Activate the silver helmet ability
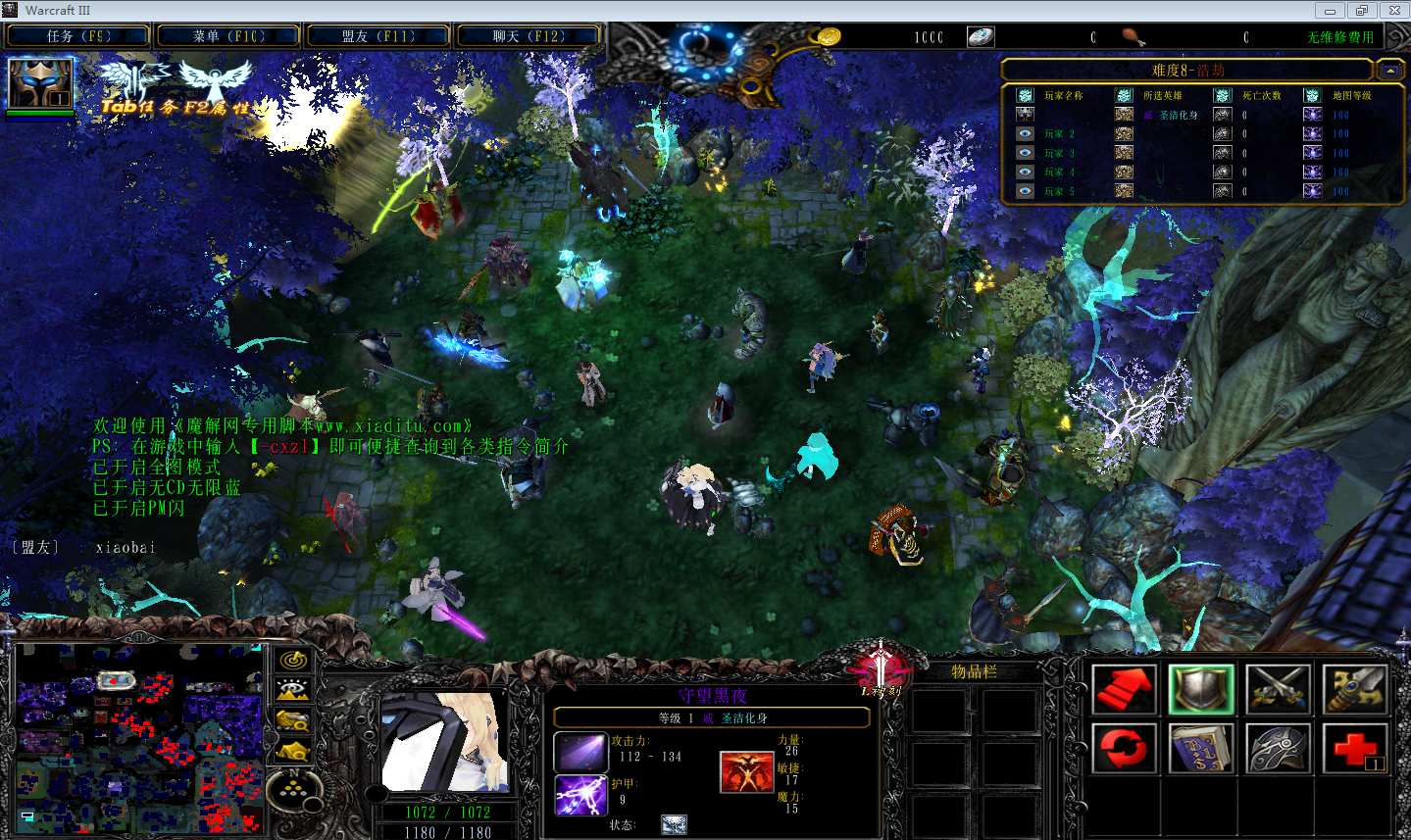 click(x=1278, y=748)
